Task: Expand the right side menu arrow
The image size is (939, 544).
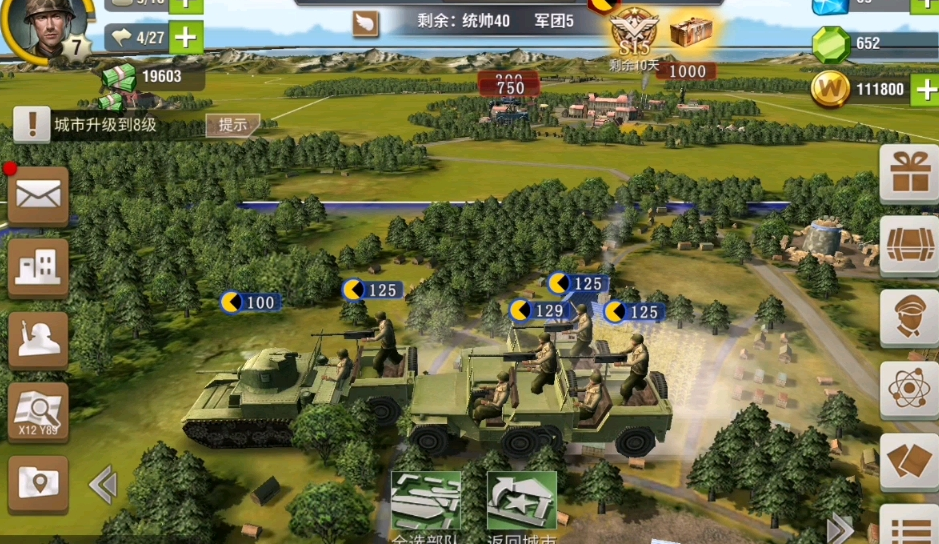Action: [840, 528]
